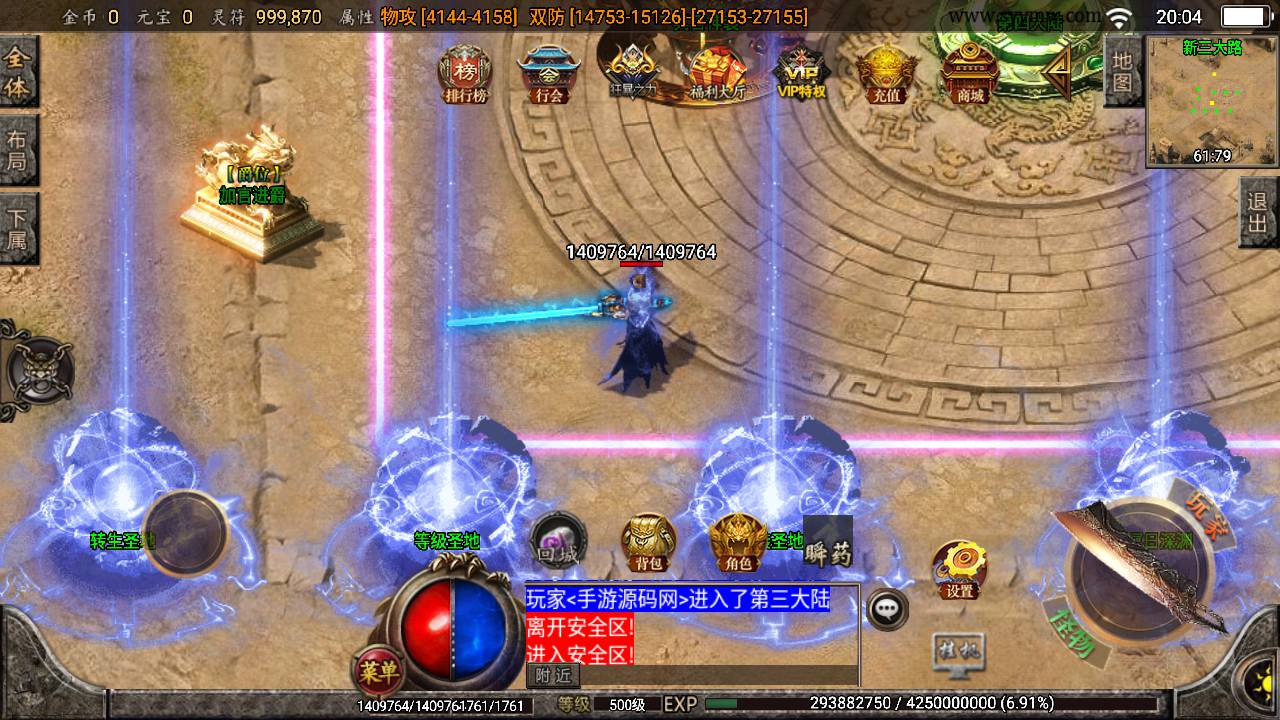Screen dimensions: 1280x720
Task: Select the 全体 button
Action: click(18, 72)
